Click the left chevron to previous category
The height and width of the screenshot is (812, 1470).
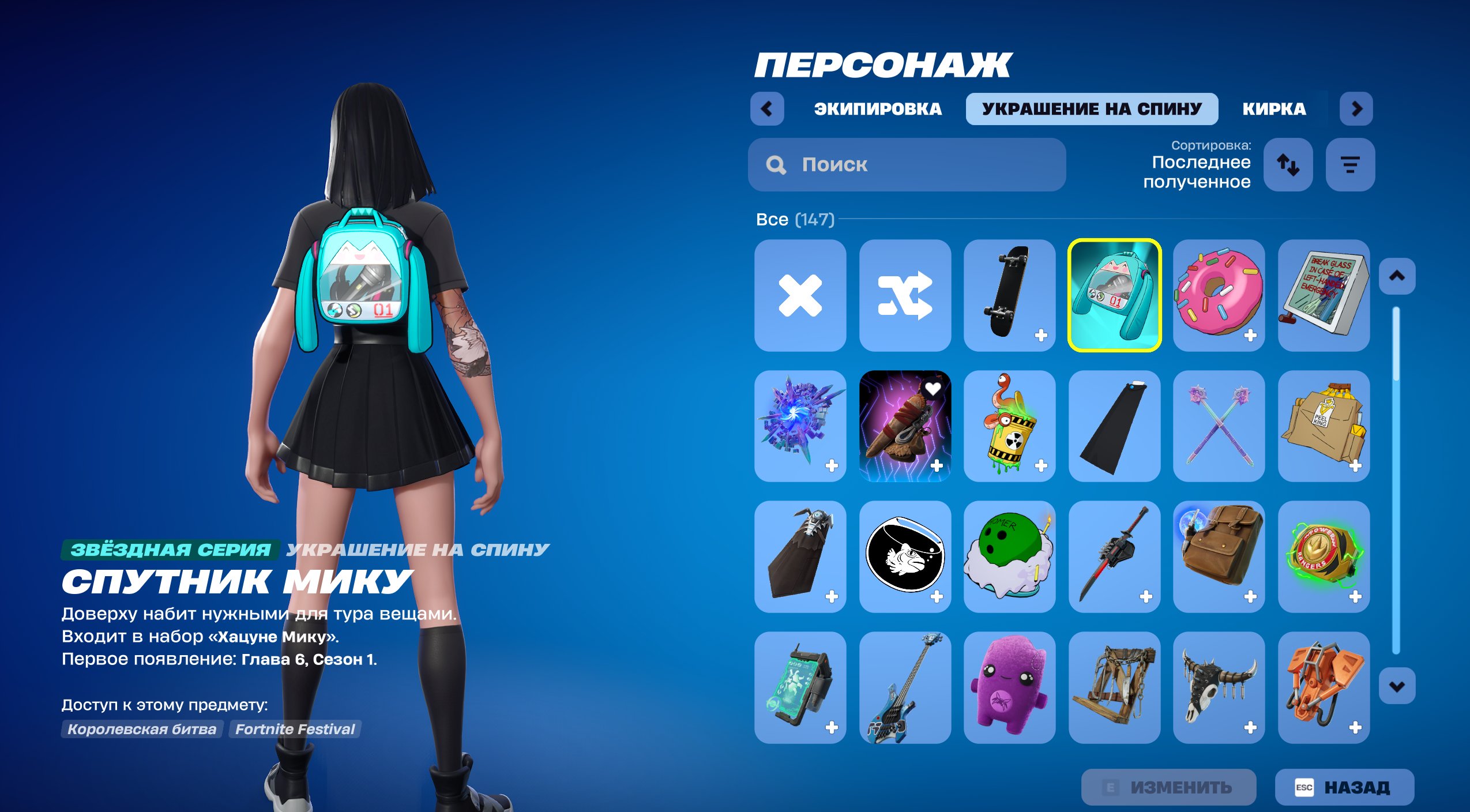[767, 109]
